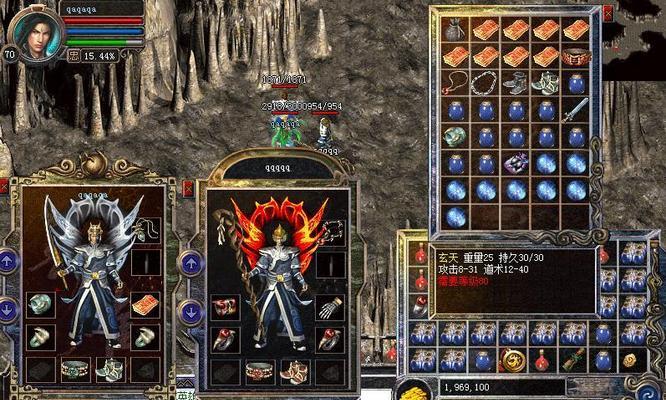Open the player portrait at top left
666x400 pixels.
click(x=33, y=32)
